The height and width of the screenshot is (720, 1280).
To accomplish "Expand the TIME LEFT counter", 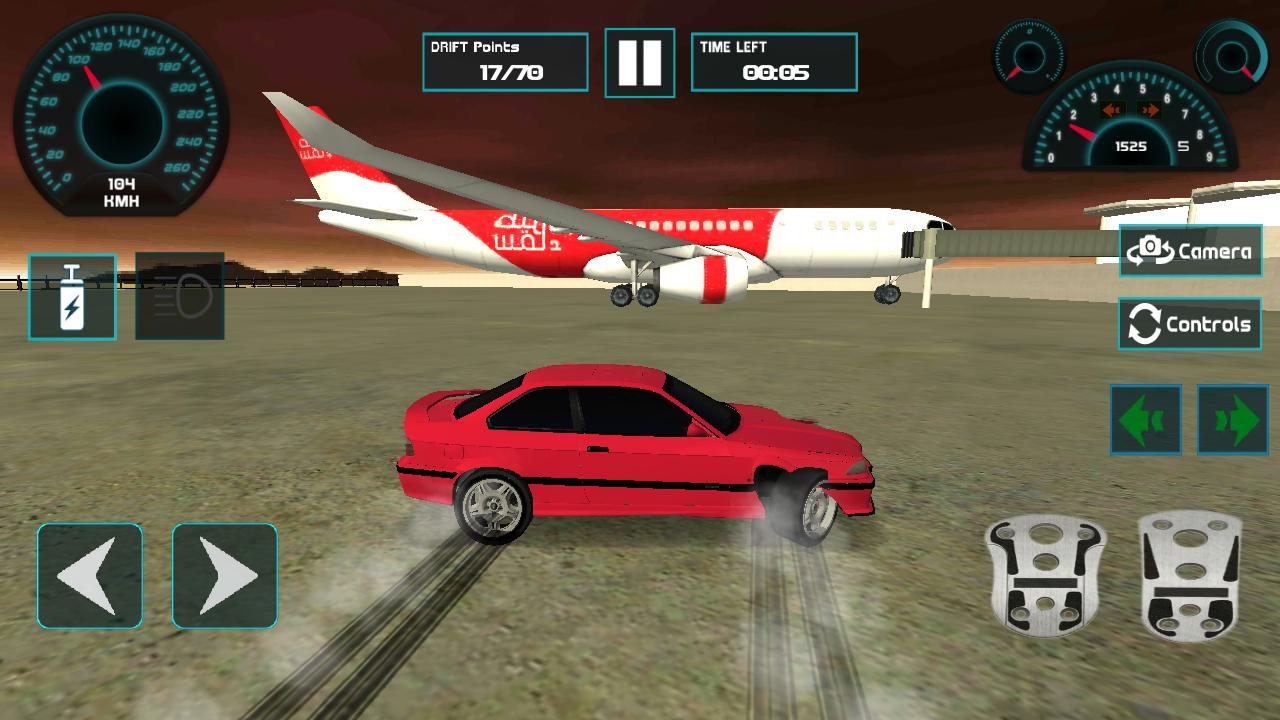I will (775, 60).
